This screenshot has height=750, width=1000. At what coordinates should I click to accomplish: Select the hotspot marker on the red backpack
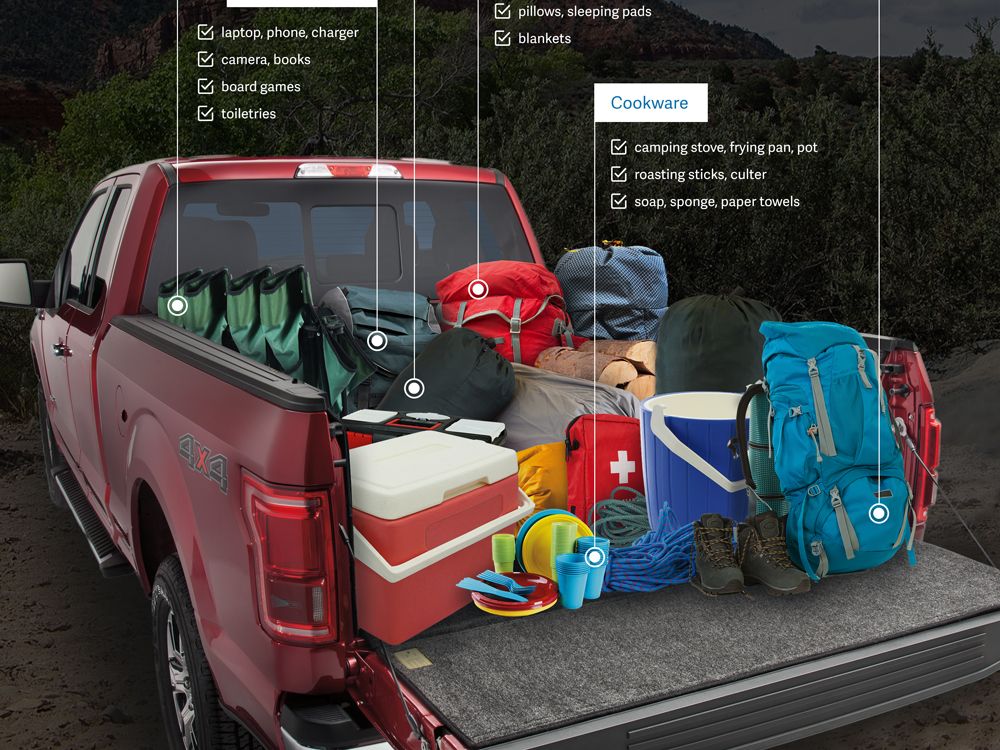pyautogui.click(x=478, y=290)
